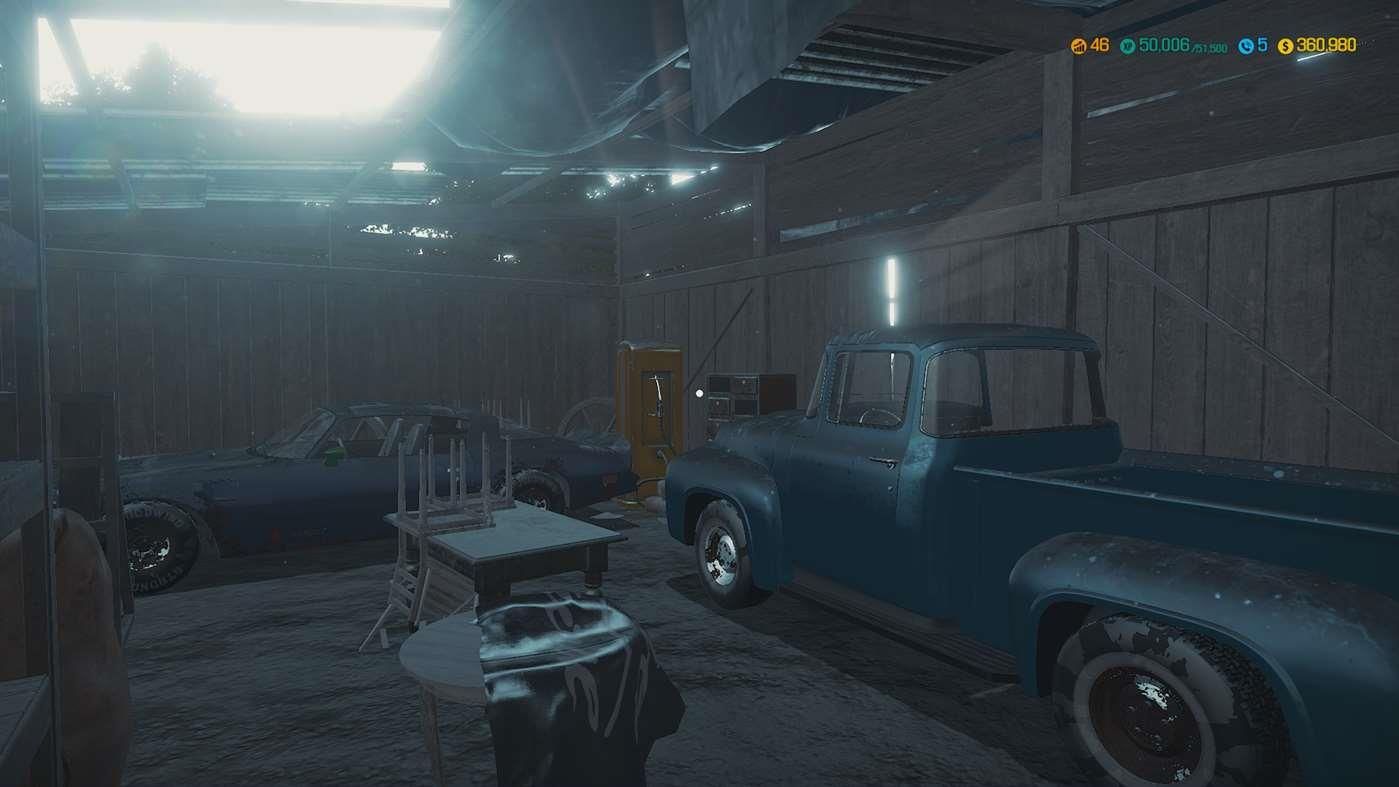1399x787 pixels.
Task: Click the 5 beside the phone icon
Action: pyautogui.click(x=1262, y=45)
